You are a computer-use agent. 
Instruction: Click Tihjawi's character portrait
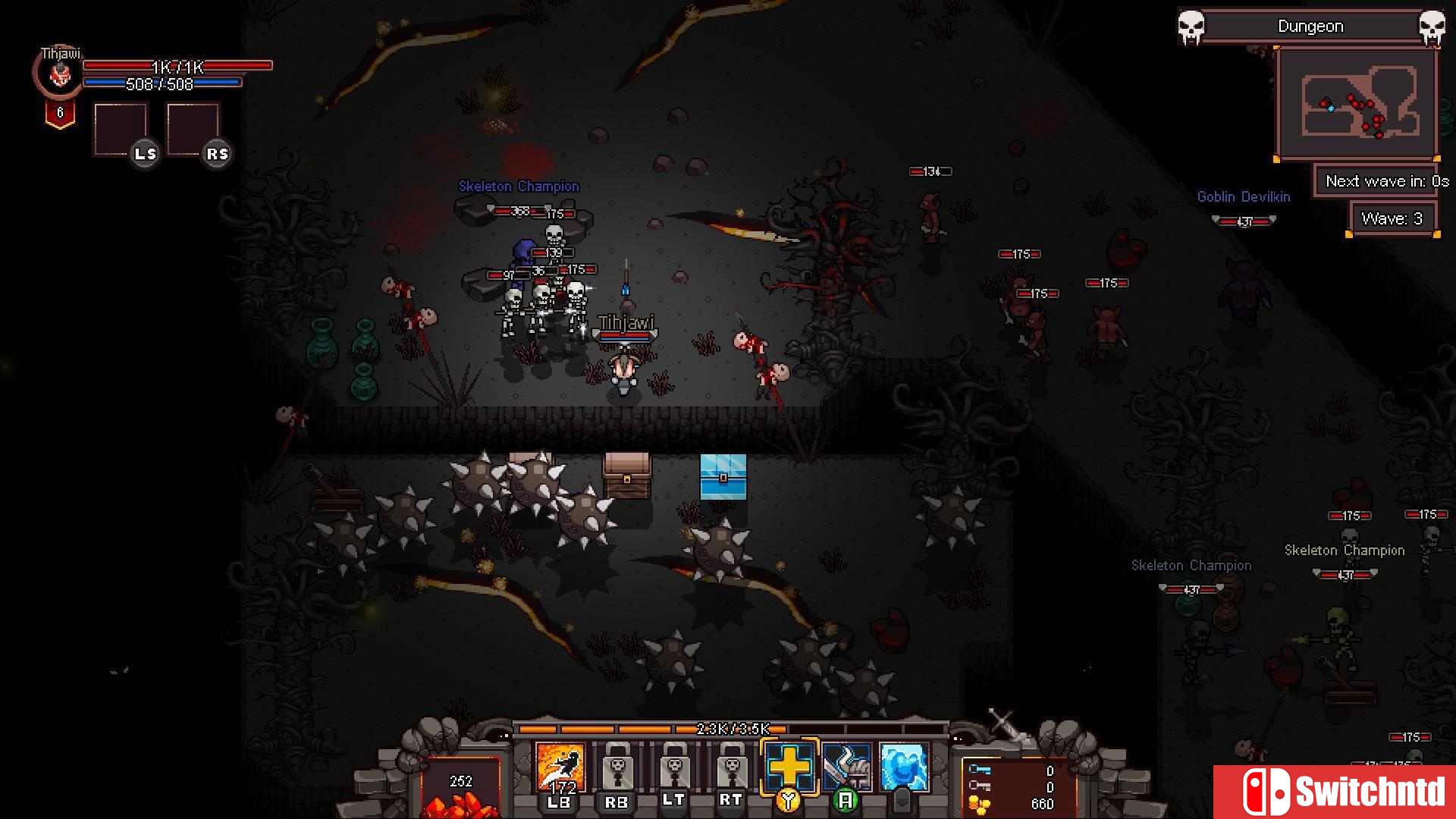[59, 74]
